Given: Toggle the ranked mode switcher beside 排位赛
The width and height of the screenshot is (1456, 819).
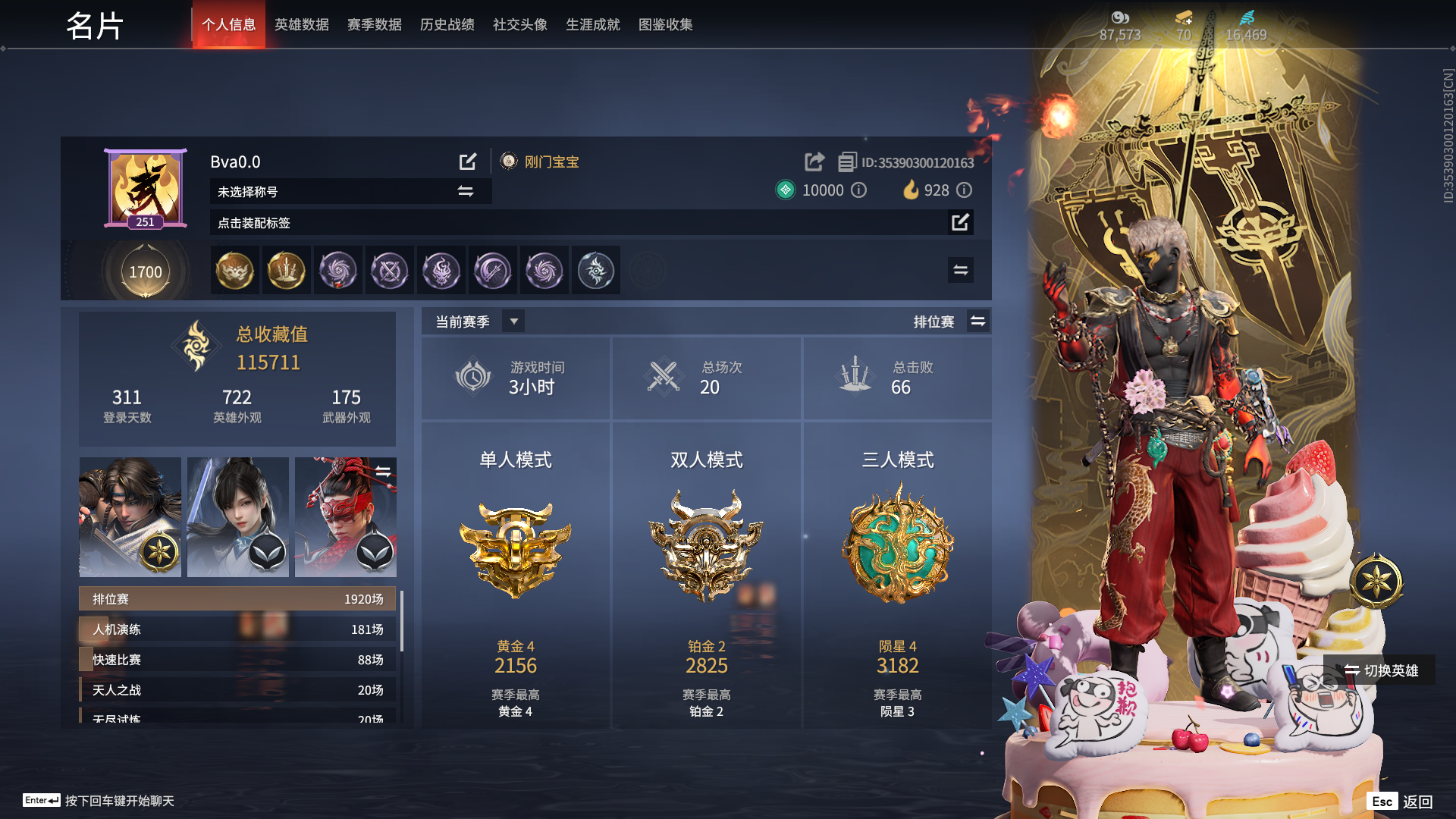Looking at the screenshot, I should point(978,321).
